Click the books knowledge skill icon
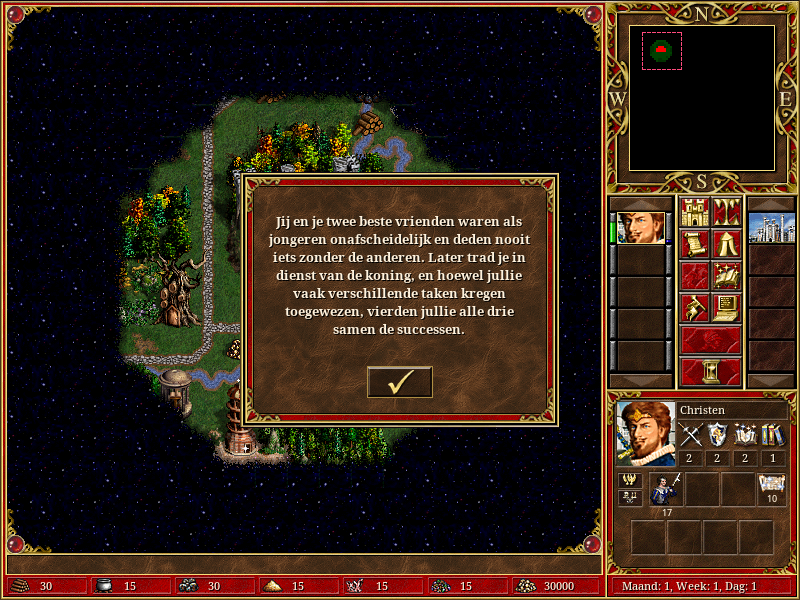 coord(773,434)
